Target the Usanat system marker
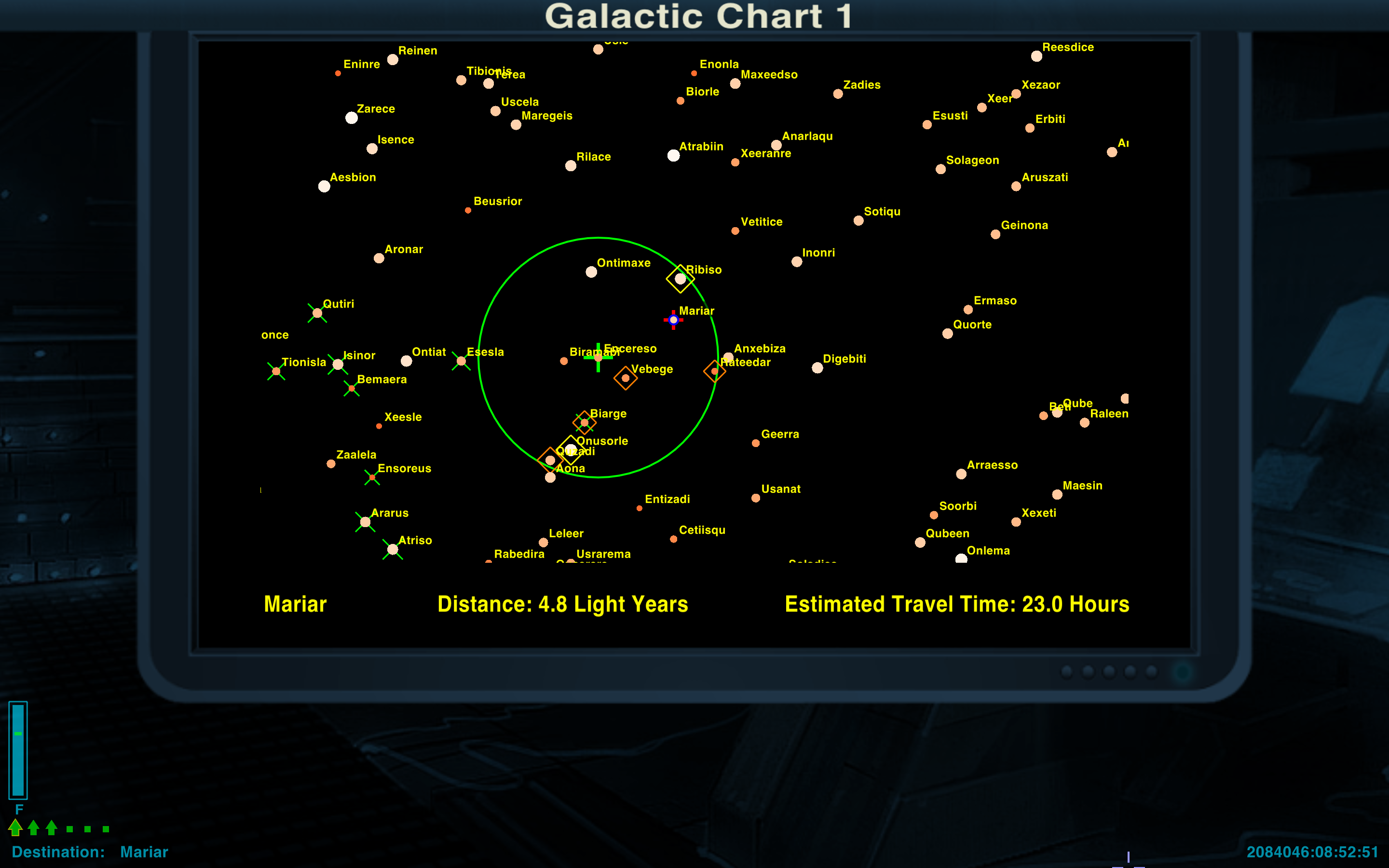 (x=755, y=498)
